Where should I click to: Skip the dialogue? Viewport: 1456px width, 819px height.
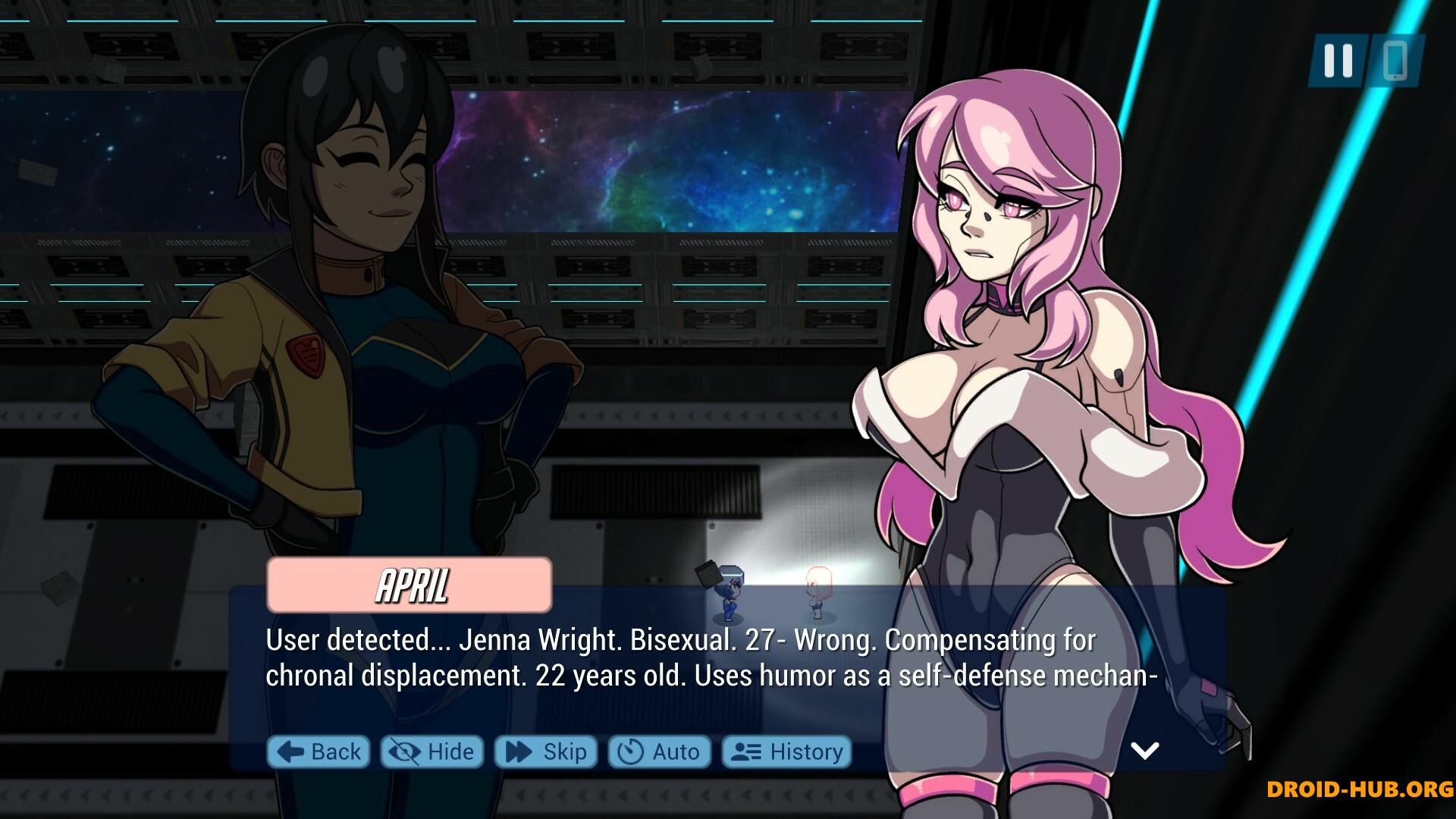pos(546,752)
